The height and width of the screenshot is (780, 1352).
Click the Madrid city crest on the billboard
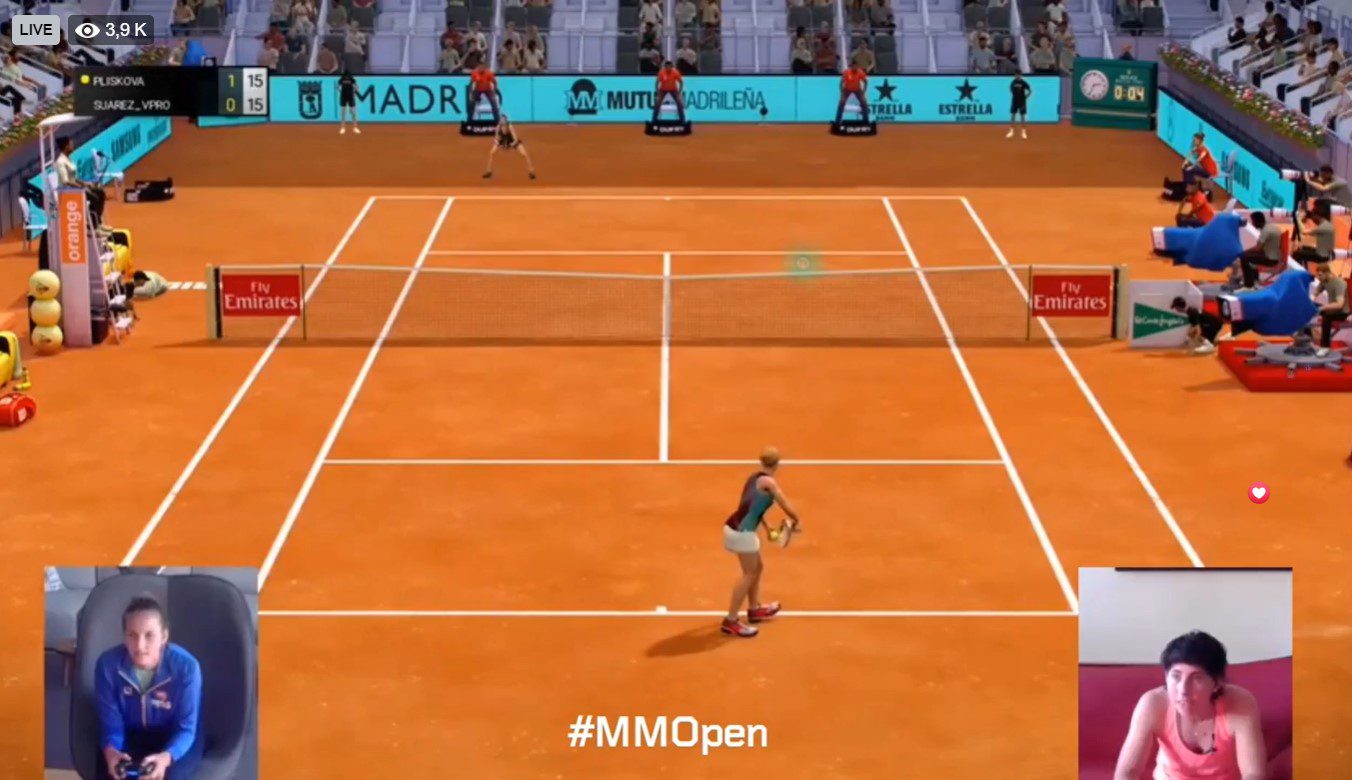click(313, 99)
